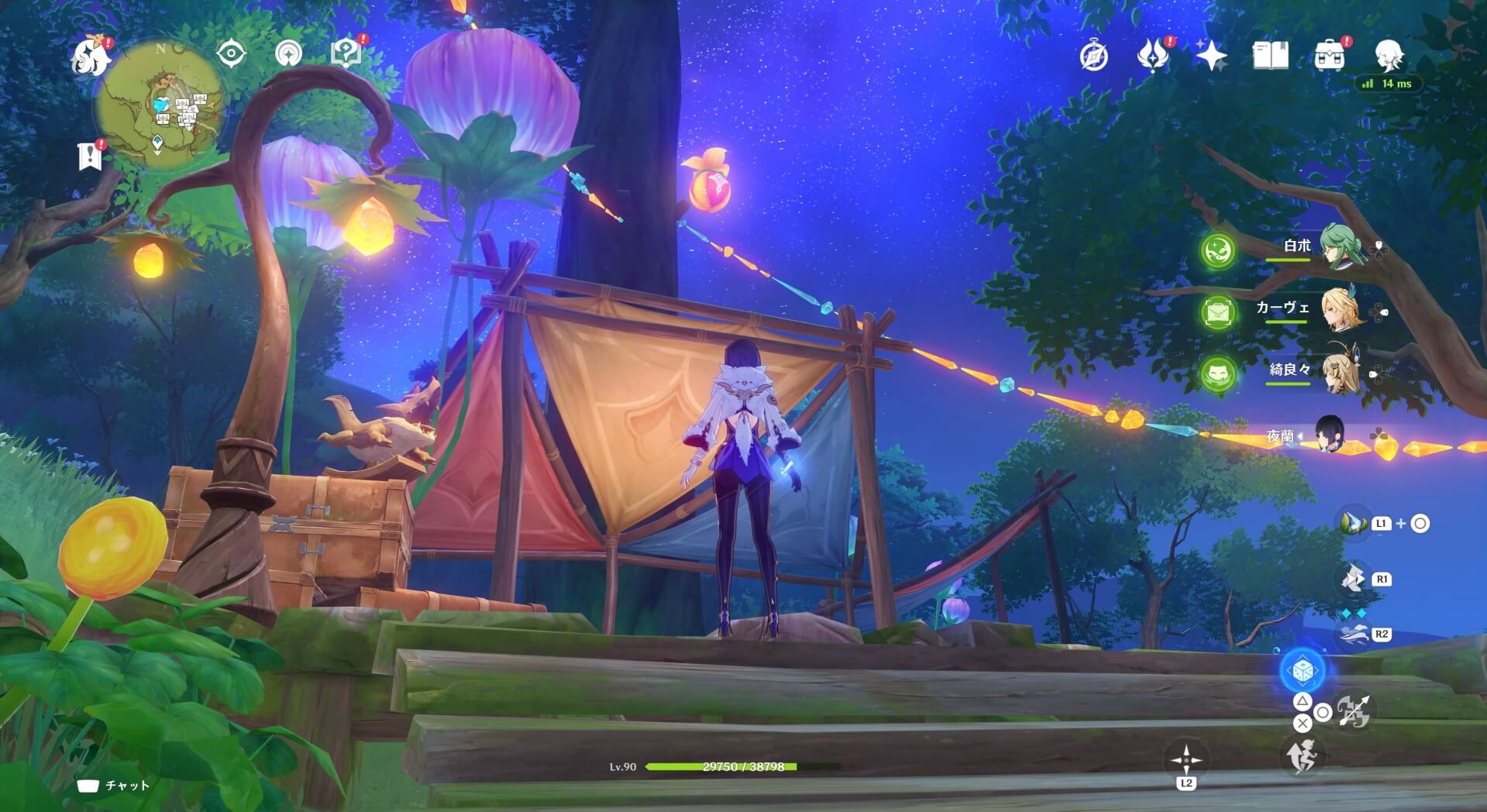
Task: Open the battle pass icon
Action: (x=1152, y=56)
